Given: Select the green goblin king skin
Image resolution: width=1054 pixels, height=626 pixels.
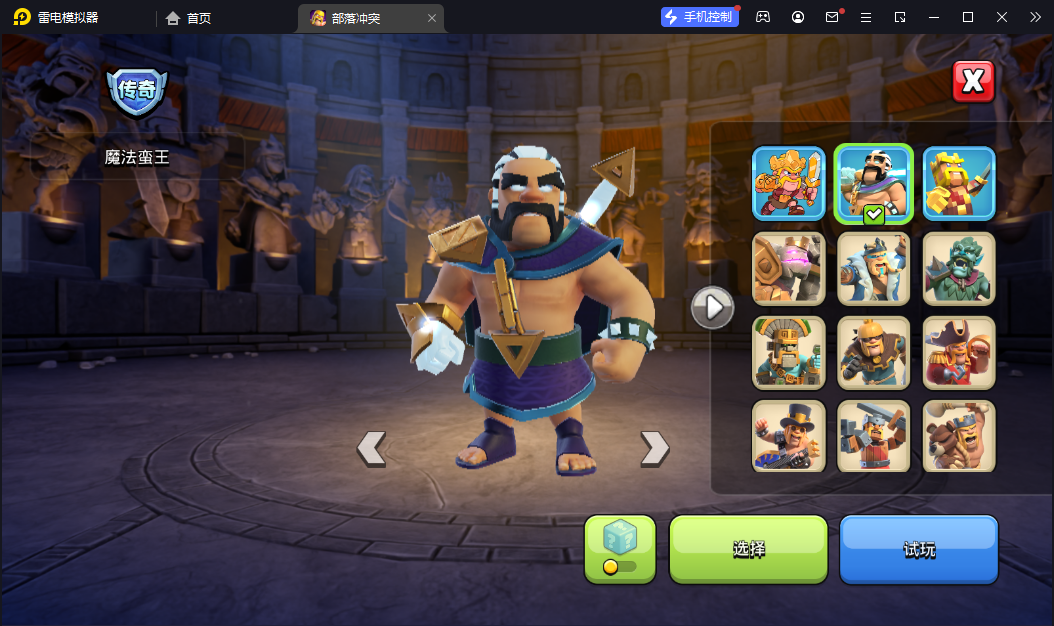Looking at the screenshot, I should click(x=958, y=268).
